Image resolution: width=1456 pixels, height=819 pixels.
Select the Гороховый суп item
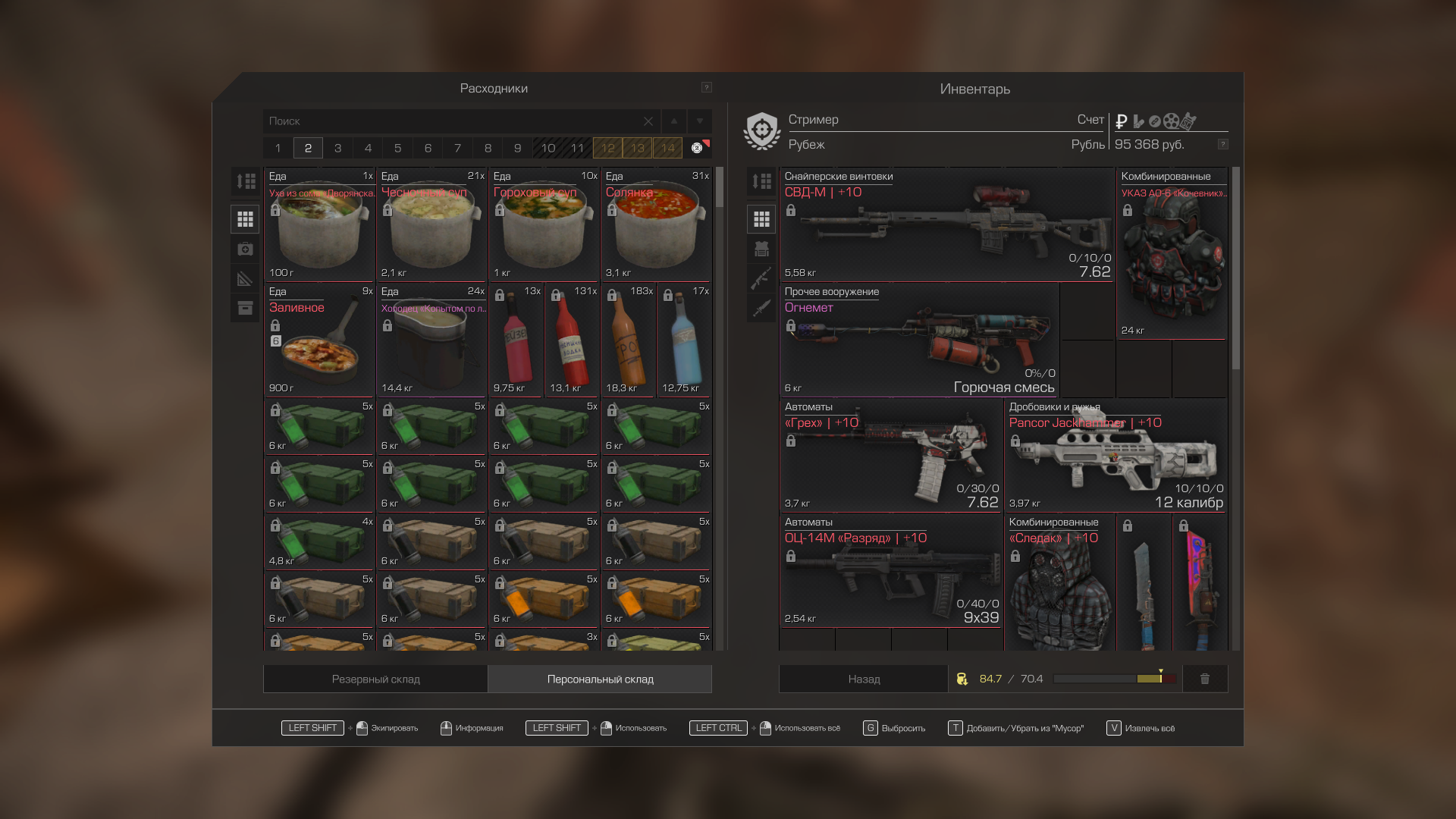(x=544, y=224)
